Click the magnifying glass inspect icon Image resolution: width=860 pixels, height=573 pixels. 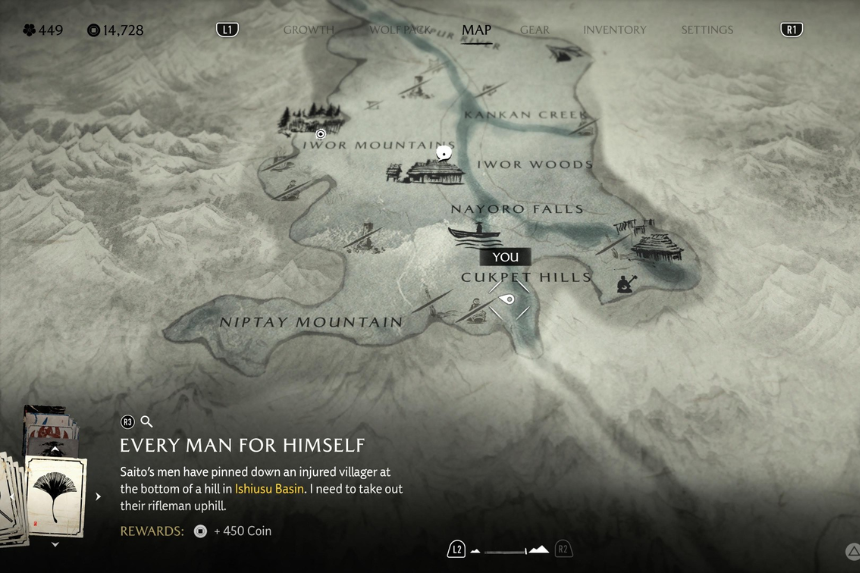point(147,422)
